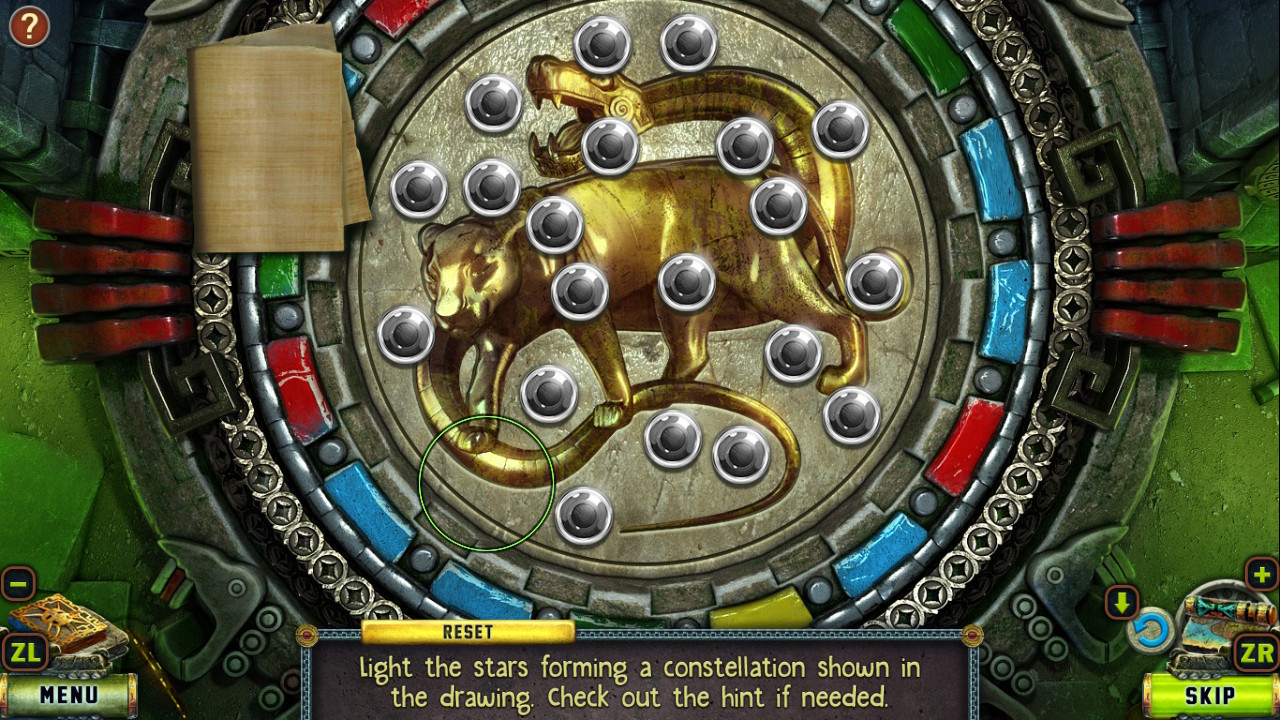Click the green down-arrow icon above the inventory
This screenshot has height=720, width=1280.
[x=1122, y=600]
